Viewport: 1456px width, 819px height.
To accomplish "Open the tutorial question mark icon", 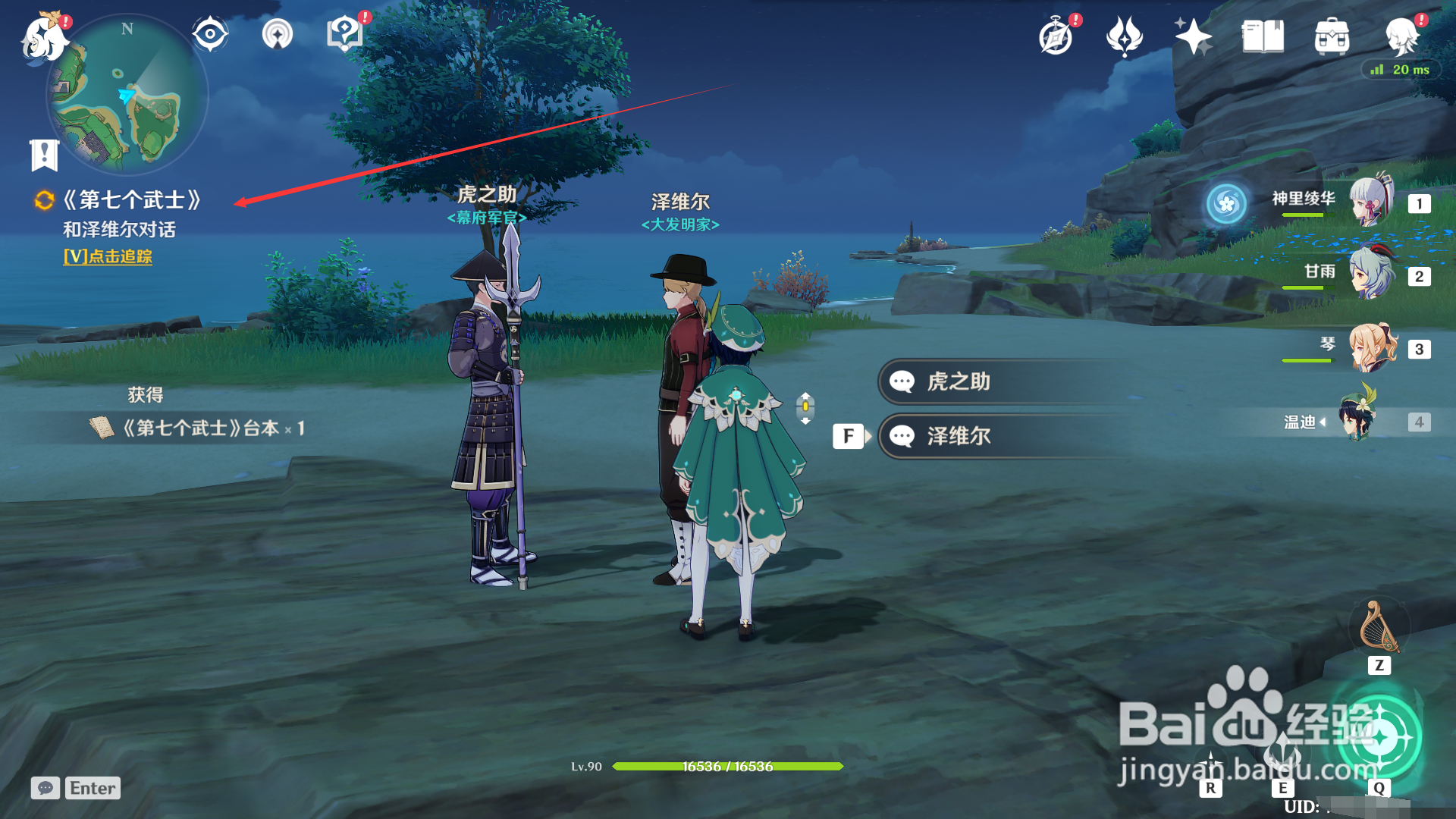I will click(x=344, y=34).
